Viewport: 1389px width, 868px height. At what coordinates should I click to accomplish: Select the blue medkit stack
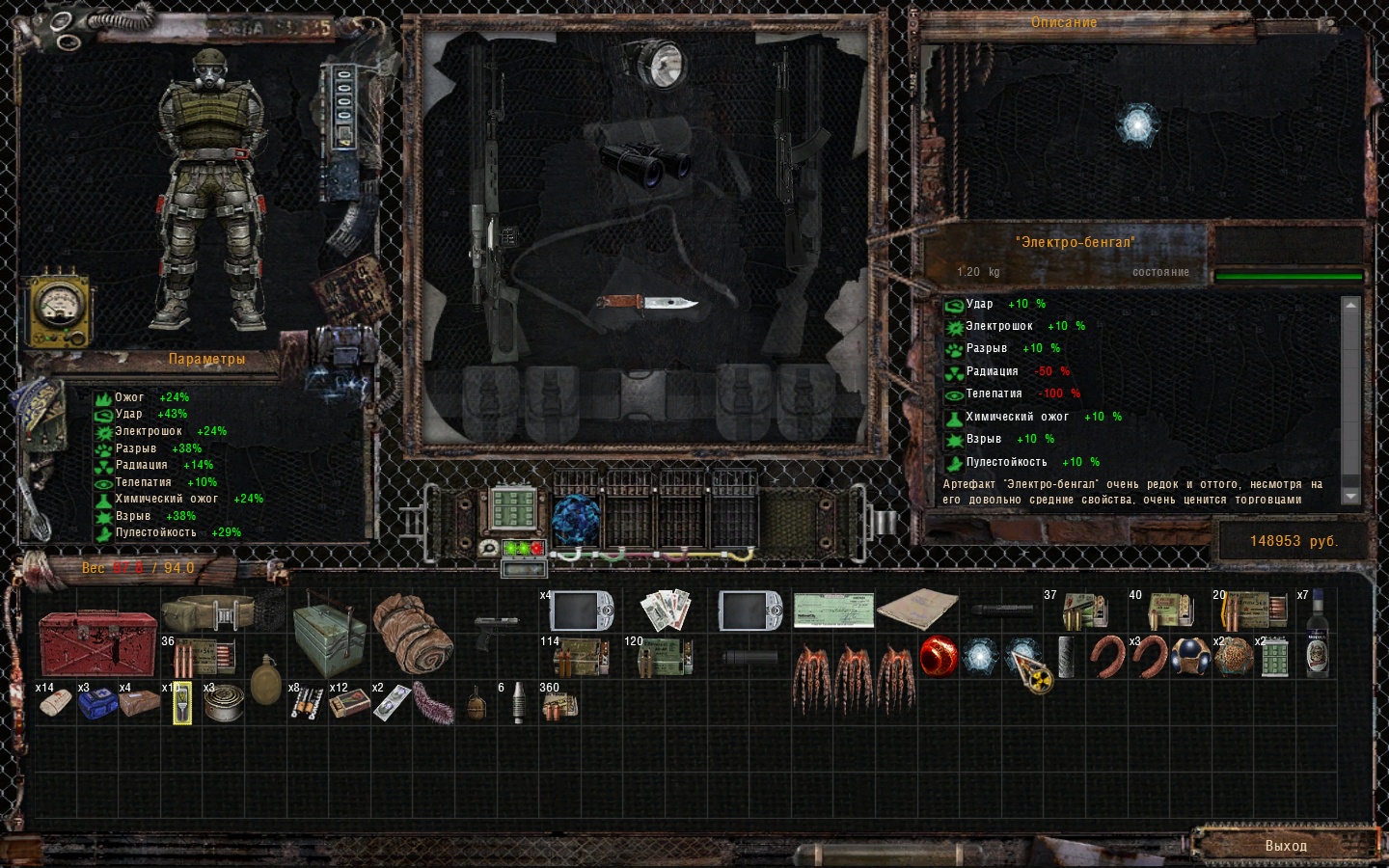96,703
